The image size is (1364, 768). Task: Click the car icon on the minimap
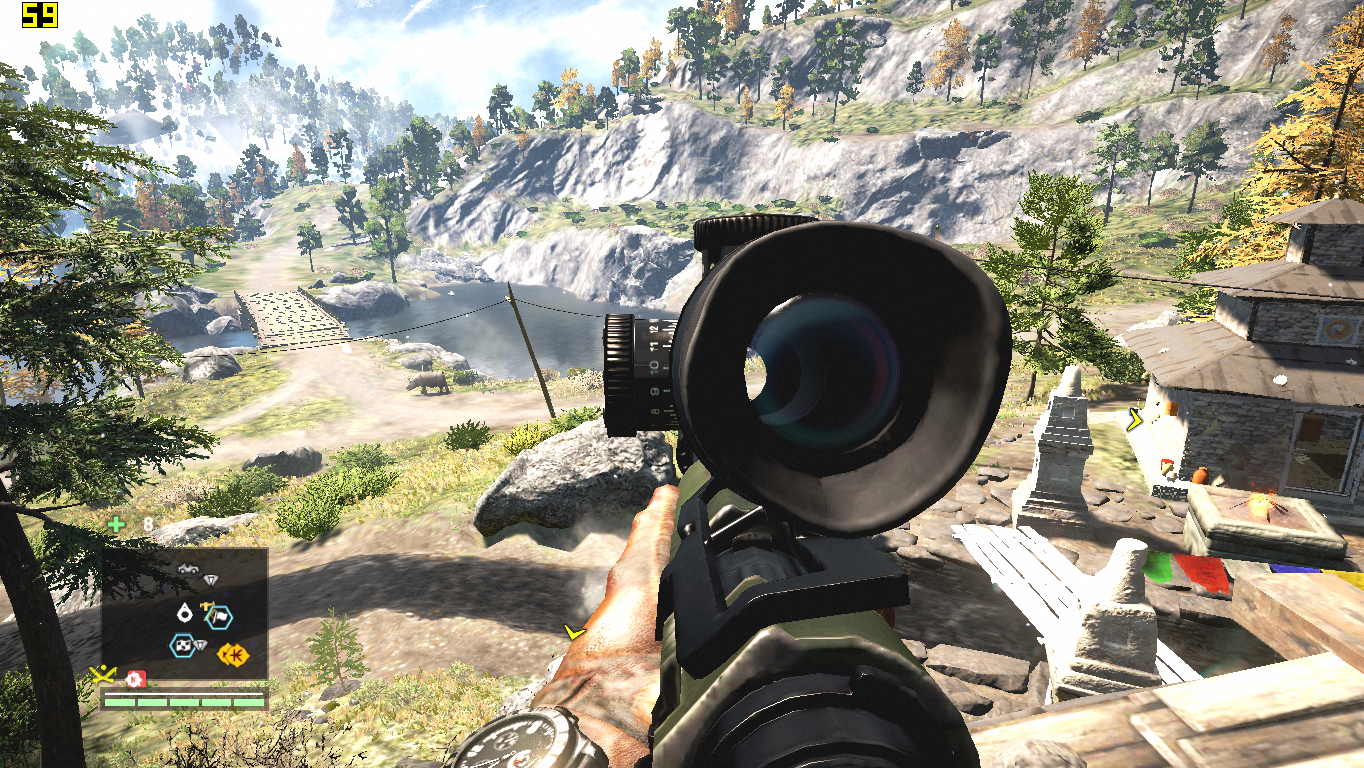[186, 569]
